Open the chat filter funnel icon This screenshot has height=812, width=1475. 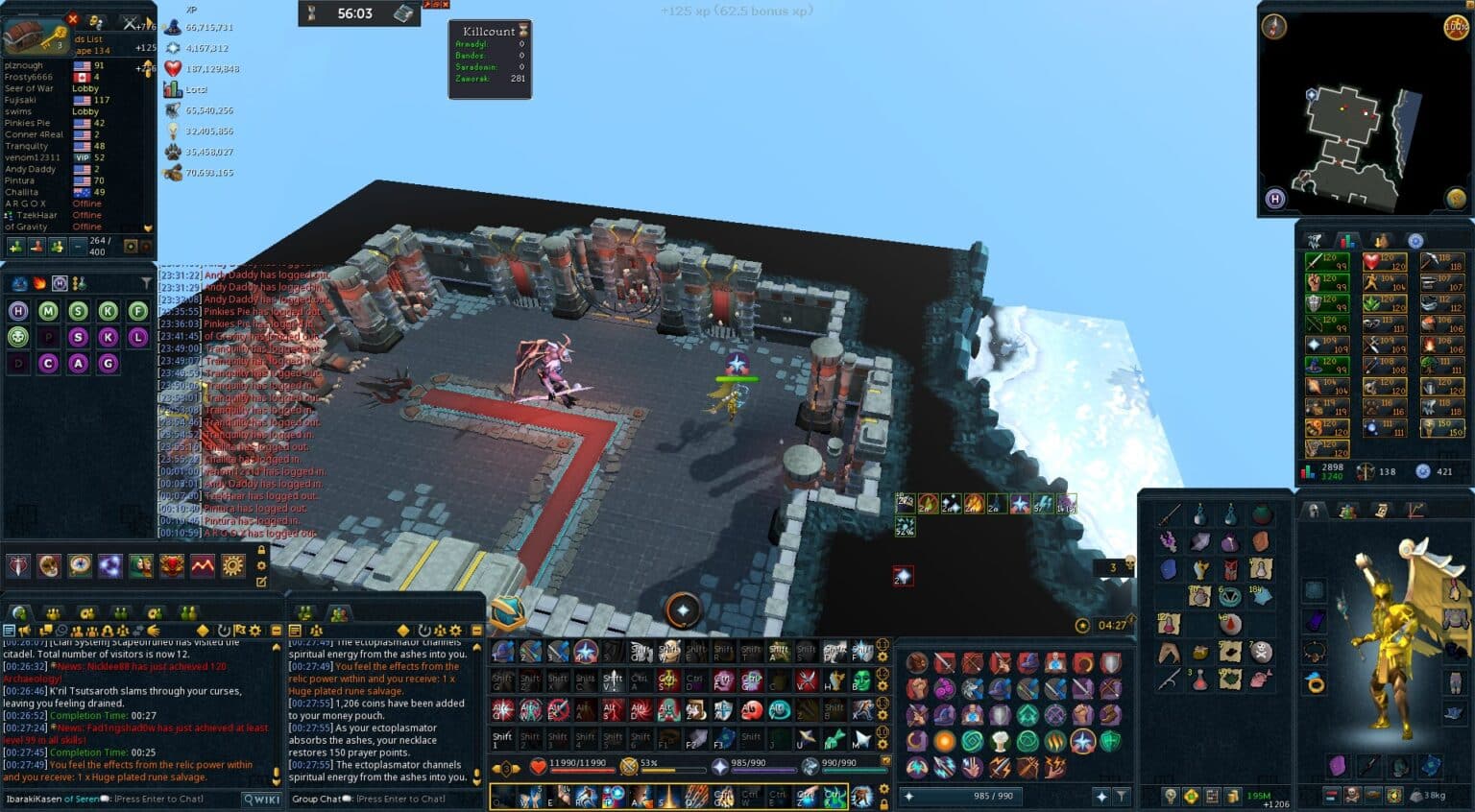[x=203, y=630]
